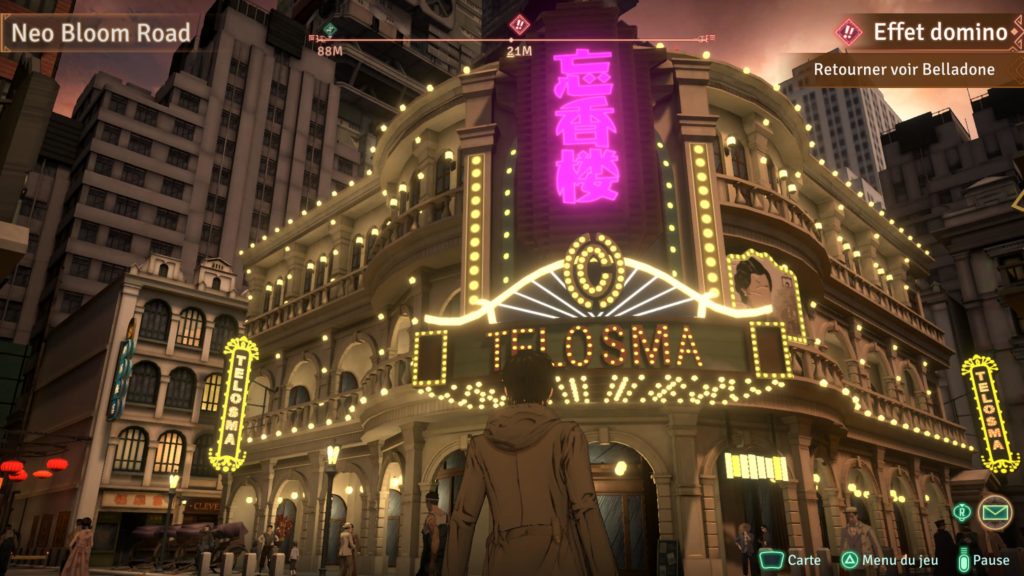1024x576 pixels.
Task: Click the Retourner voir Belladone objective
Action: [901, 69]
